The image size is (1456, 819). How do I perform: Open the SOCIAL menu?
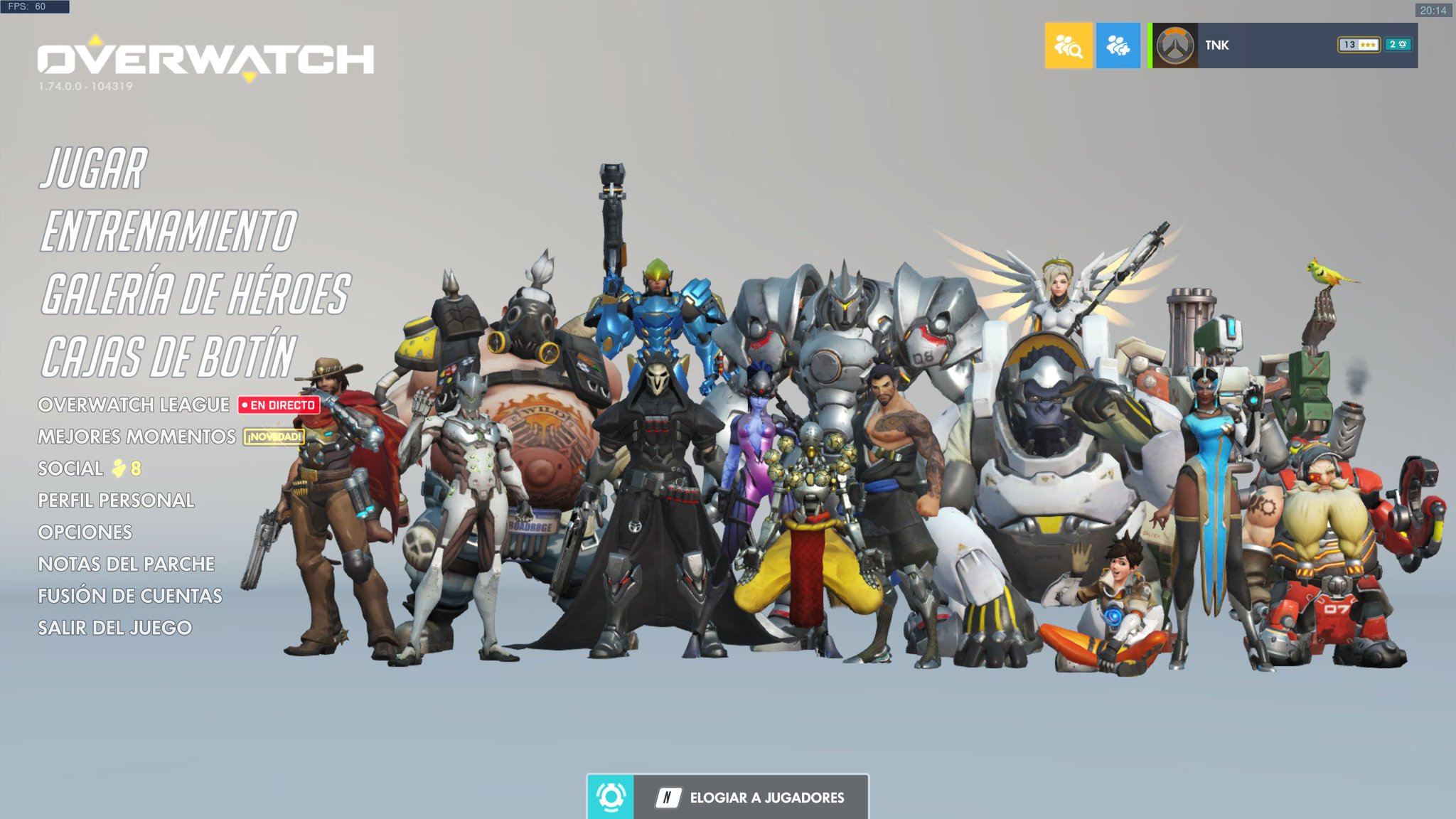(71, 469)
